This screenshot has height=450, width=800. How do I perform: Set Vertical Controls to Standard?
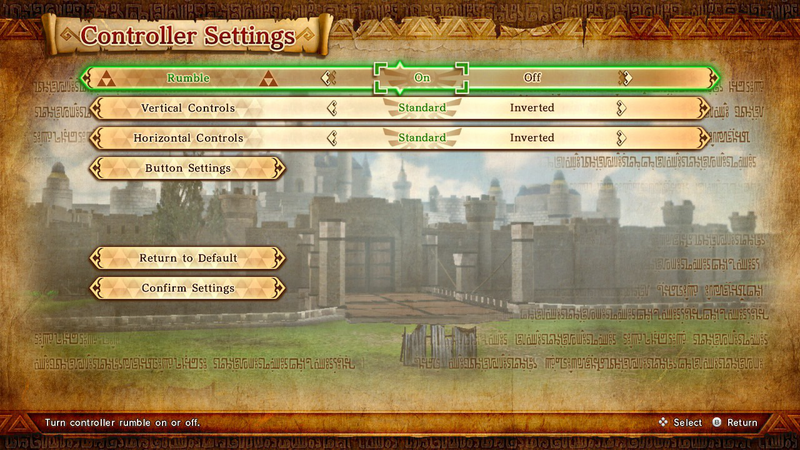(421, 108)
